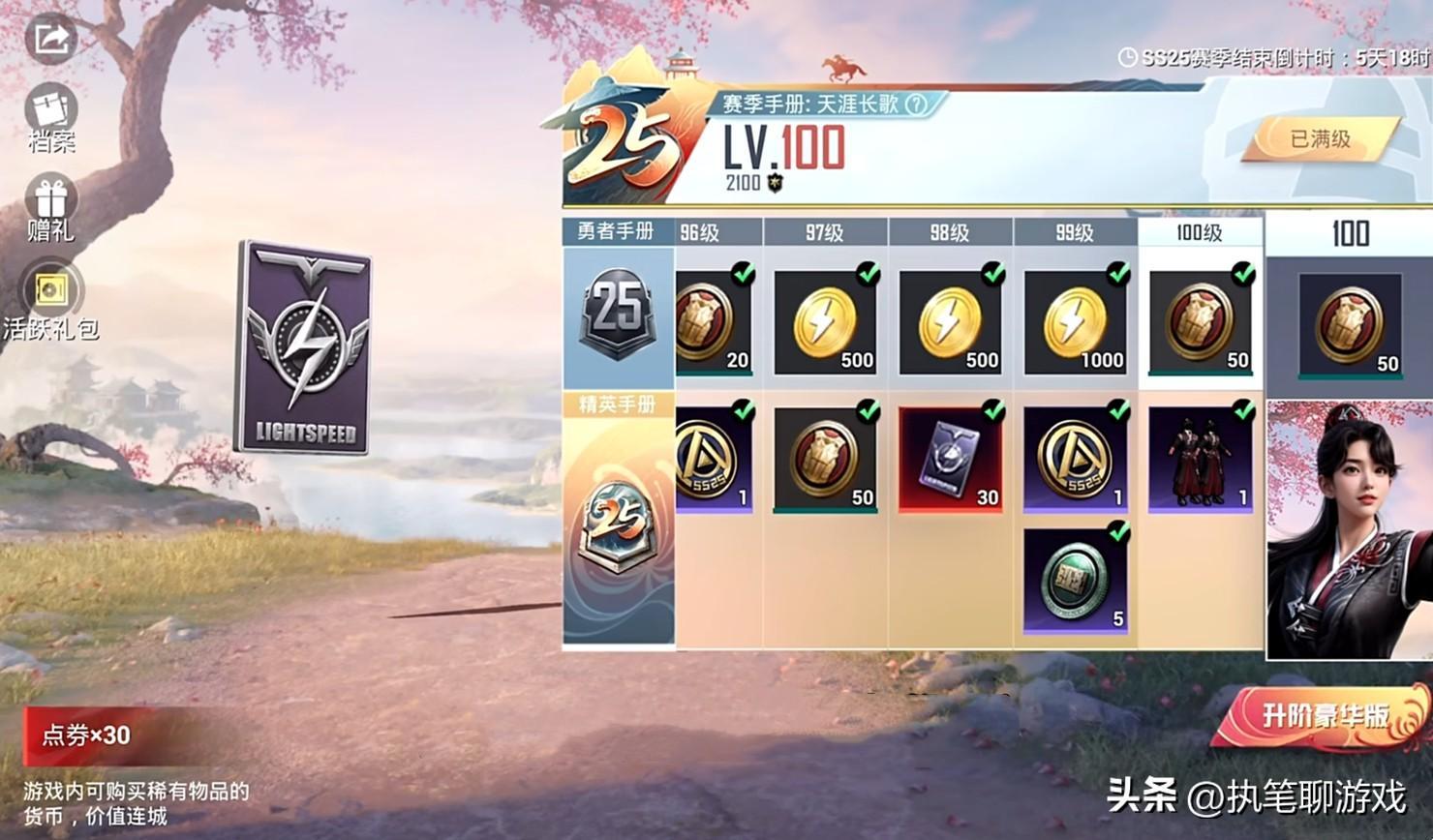Select the level 97 500 gold coin reward
Viewport: 1433px width, 840px height.
tap(825, 322)
